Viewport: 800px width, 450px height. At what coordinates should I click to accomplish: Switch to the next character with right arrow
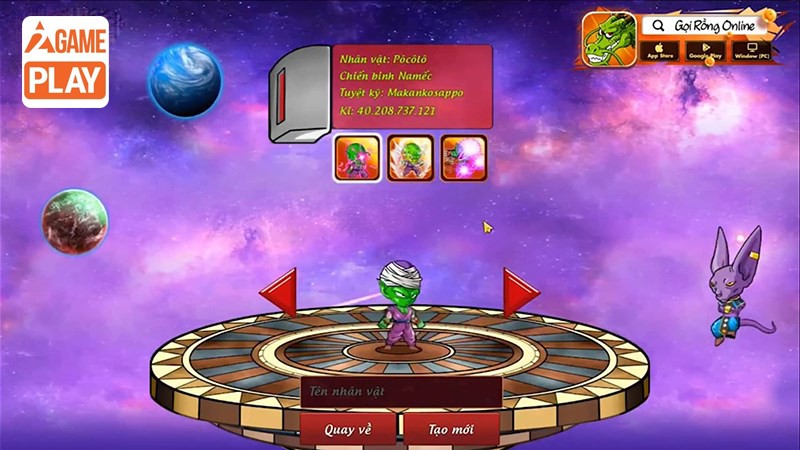pyautogui.click(x=520, y=293)
